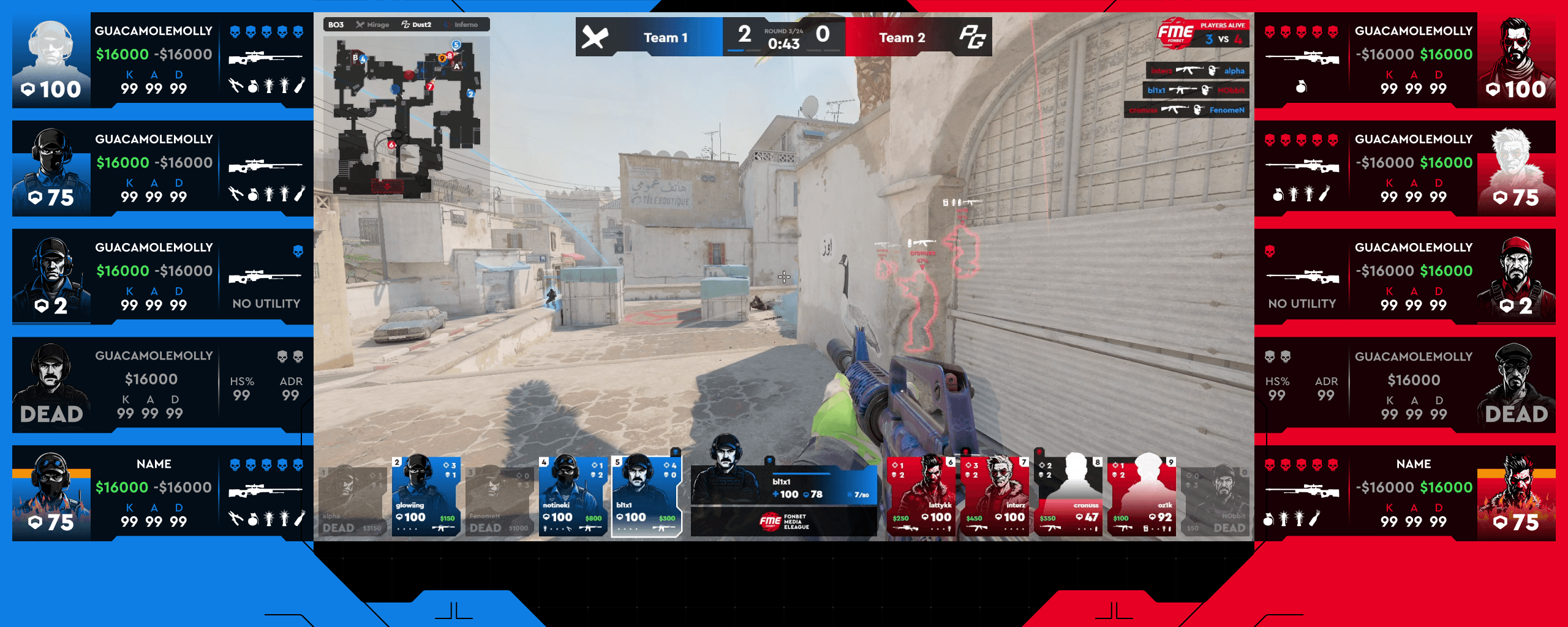This screenshot has height=627, width=1568.
Task: Select player marker 6 on the minimap
Action: pos(391,145)
